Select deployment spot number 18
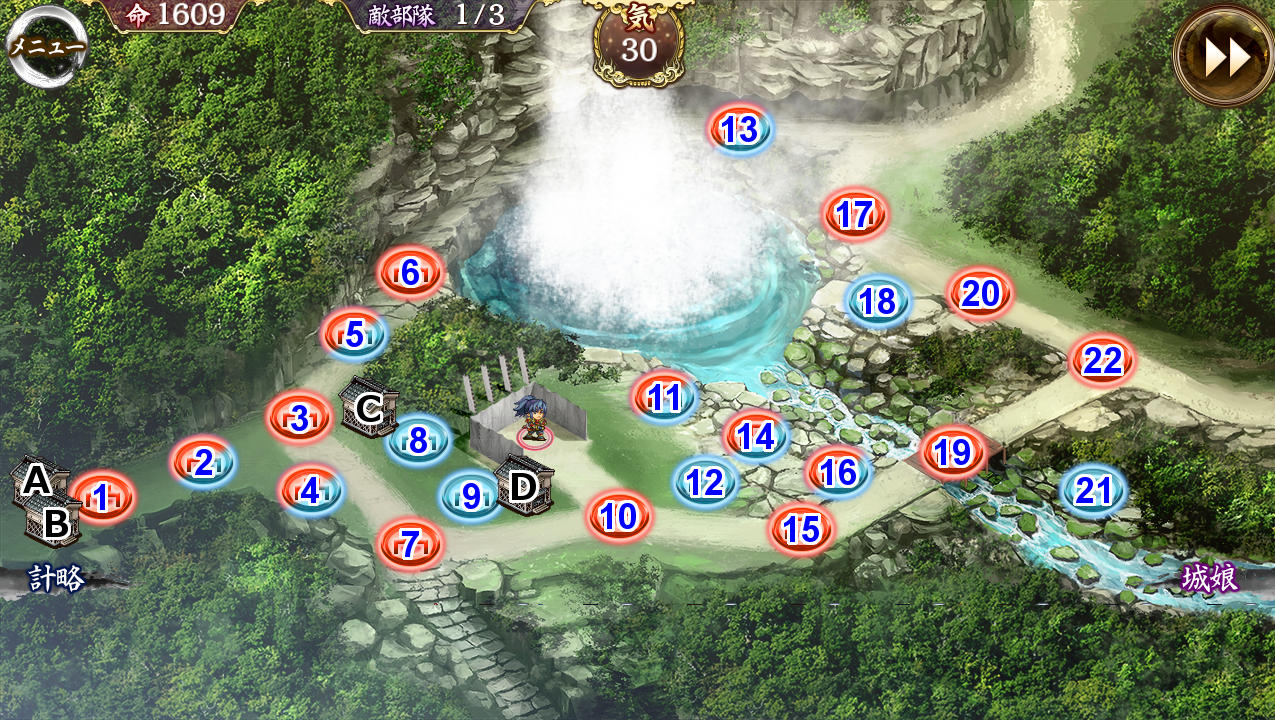 [x=878, y=302]
